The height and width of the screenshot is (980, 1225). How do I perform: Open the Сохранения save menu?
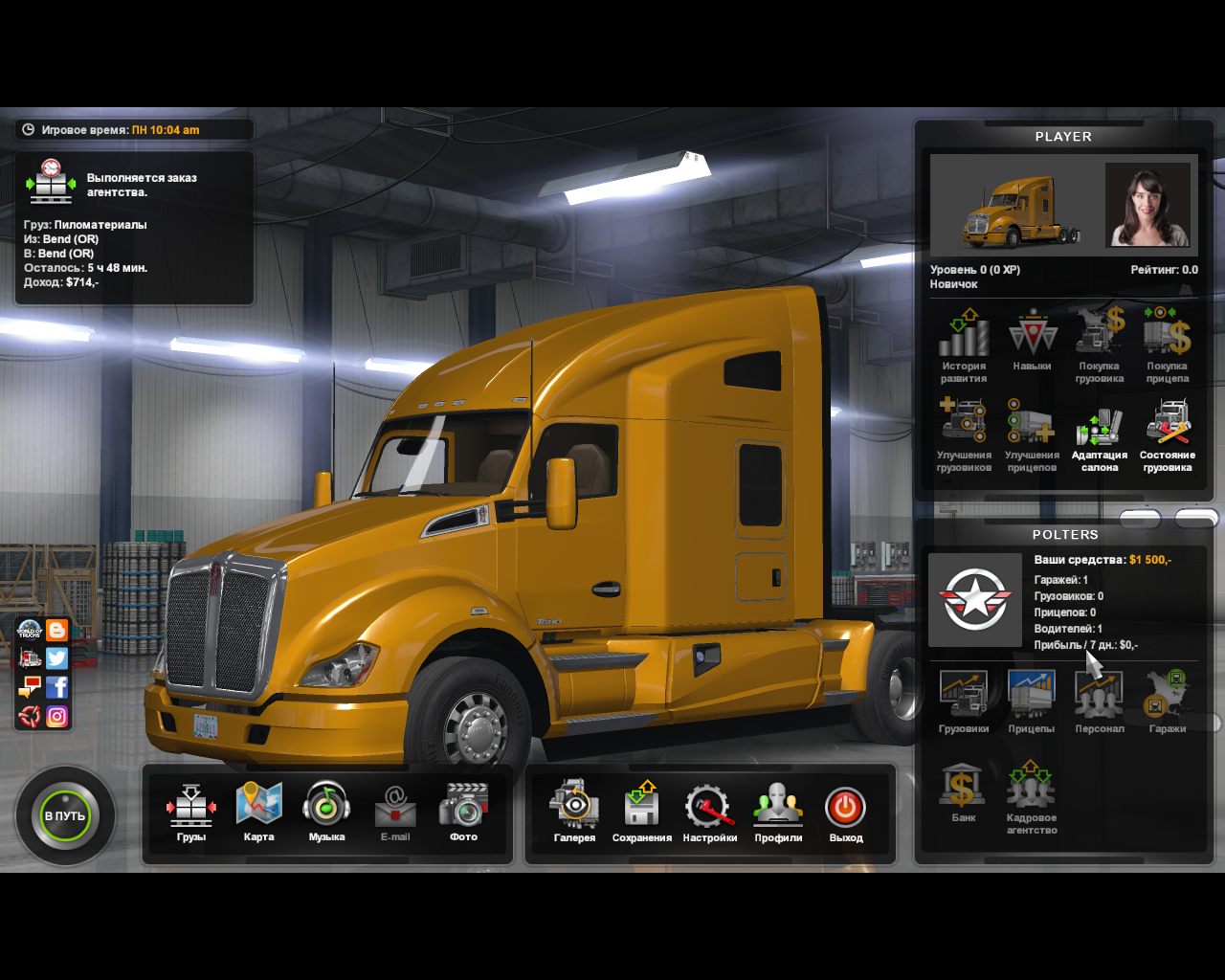(x=642, y=810)
